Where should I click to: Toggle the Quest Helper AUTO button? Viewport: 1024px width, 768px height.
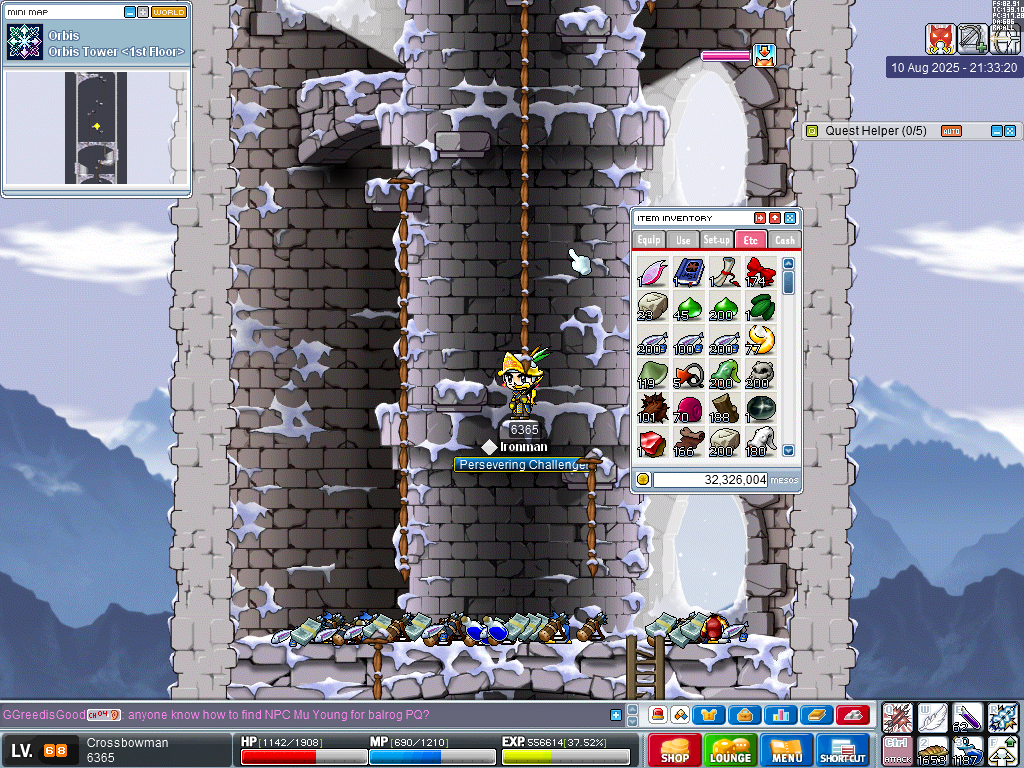[951, 131]
